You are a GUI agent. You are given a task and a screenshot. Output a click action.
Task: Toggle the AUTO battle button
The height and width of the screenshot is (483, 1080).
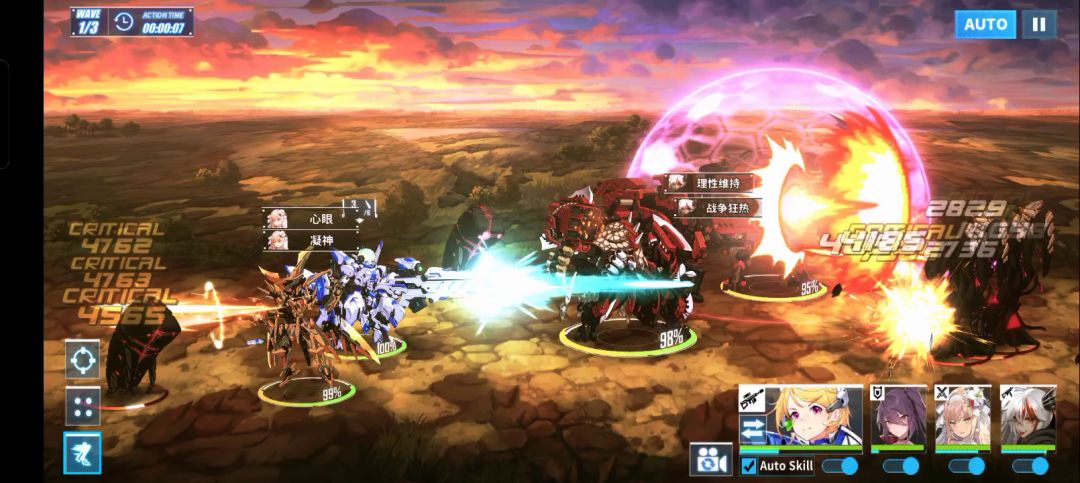(984, 24)
